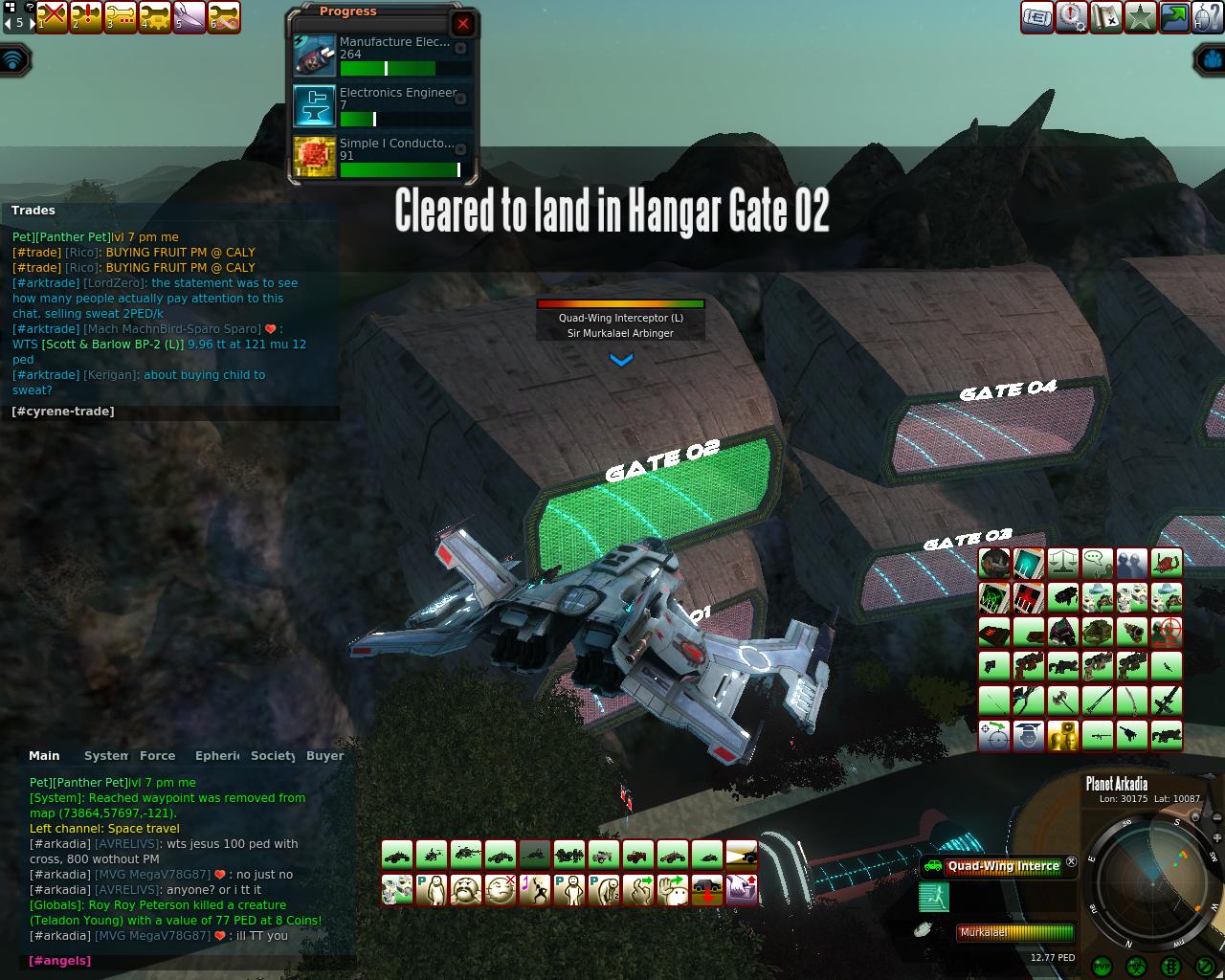Click the scales auction icon
Viewport: 1225px width, 980px height.
1063,563
